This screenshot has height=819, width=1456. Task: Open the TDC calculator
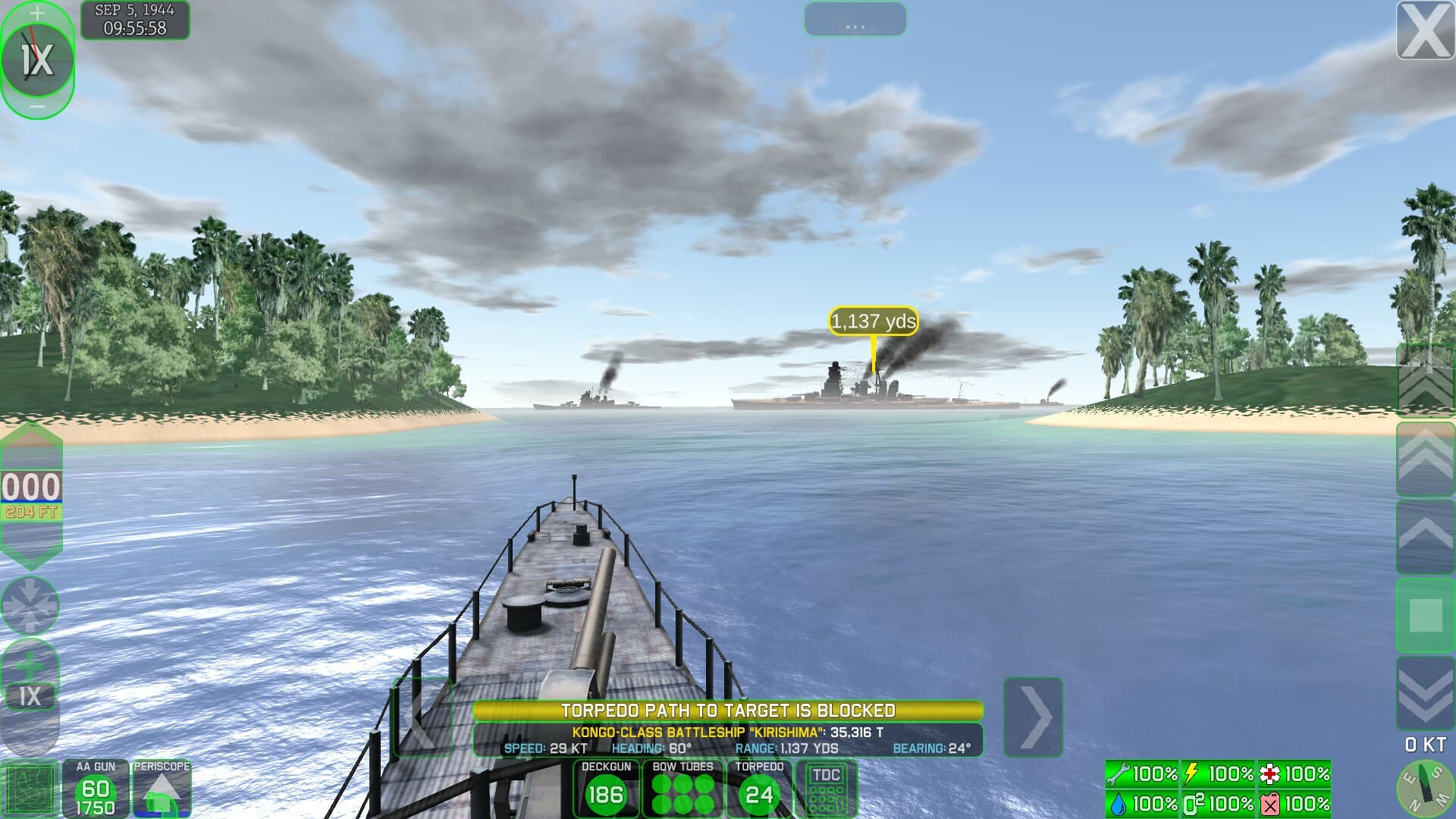pyautogui.click(x=826, y=789)
